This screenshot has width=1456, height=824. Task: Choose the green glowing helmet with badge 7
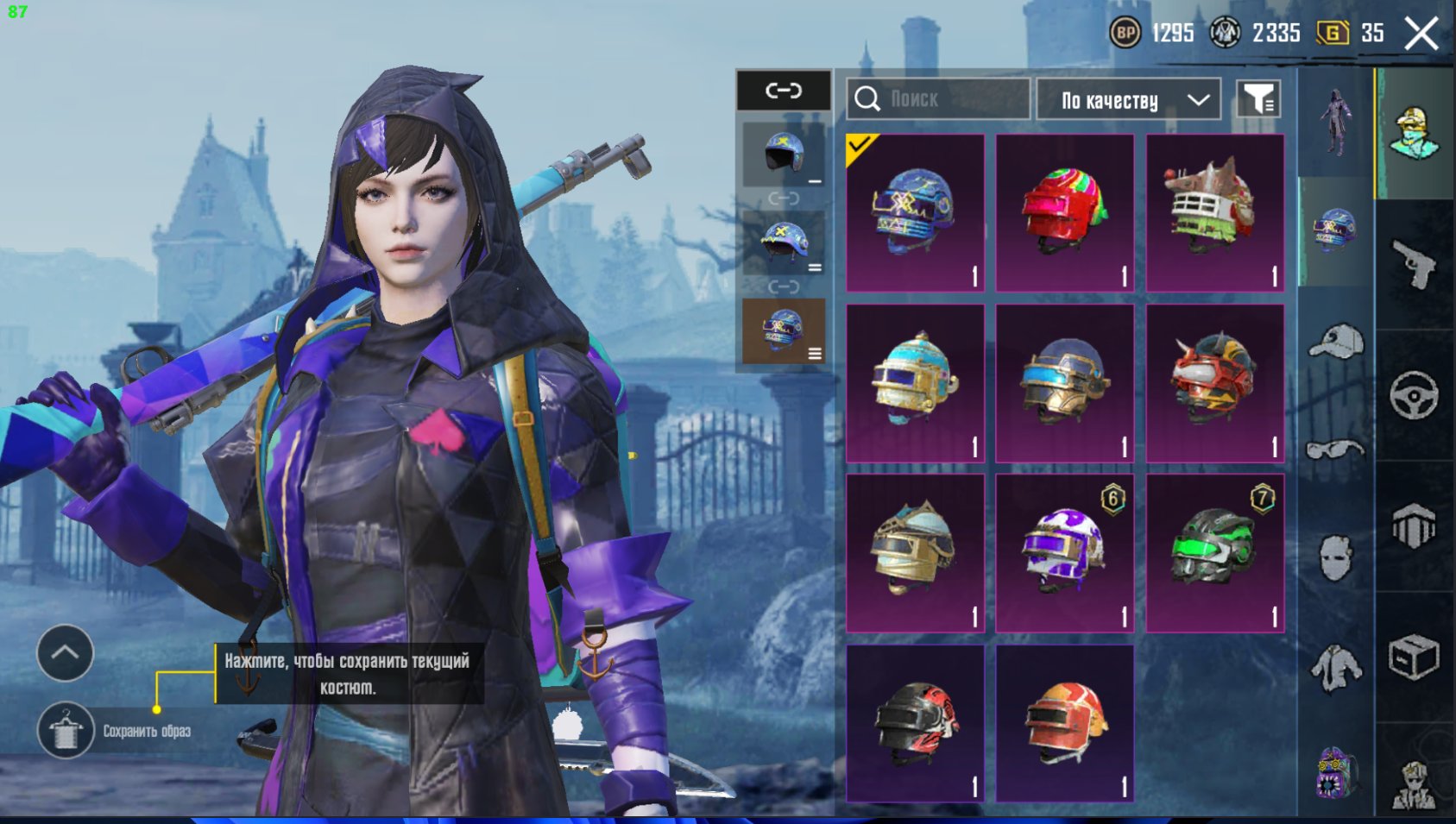pyautogui.click(x=1214, y=552)
